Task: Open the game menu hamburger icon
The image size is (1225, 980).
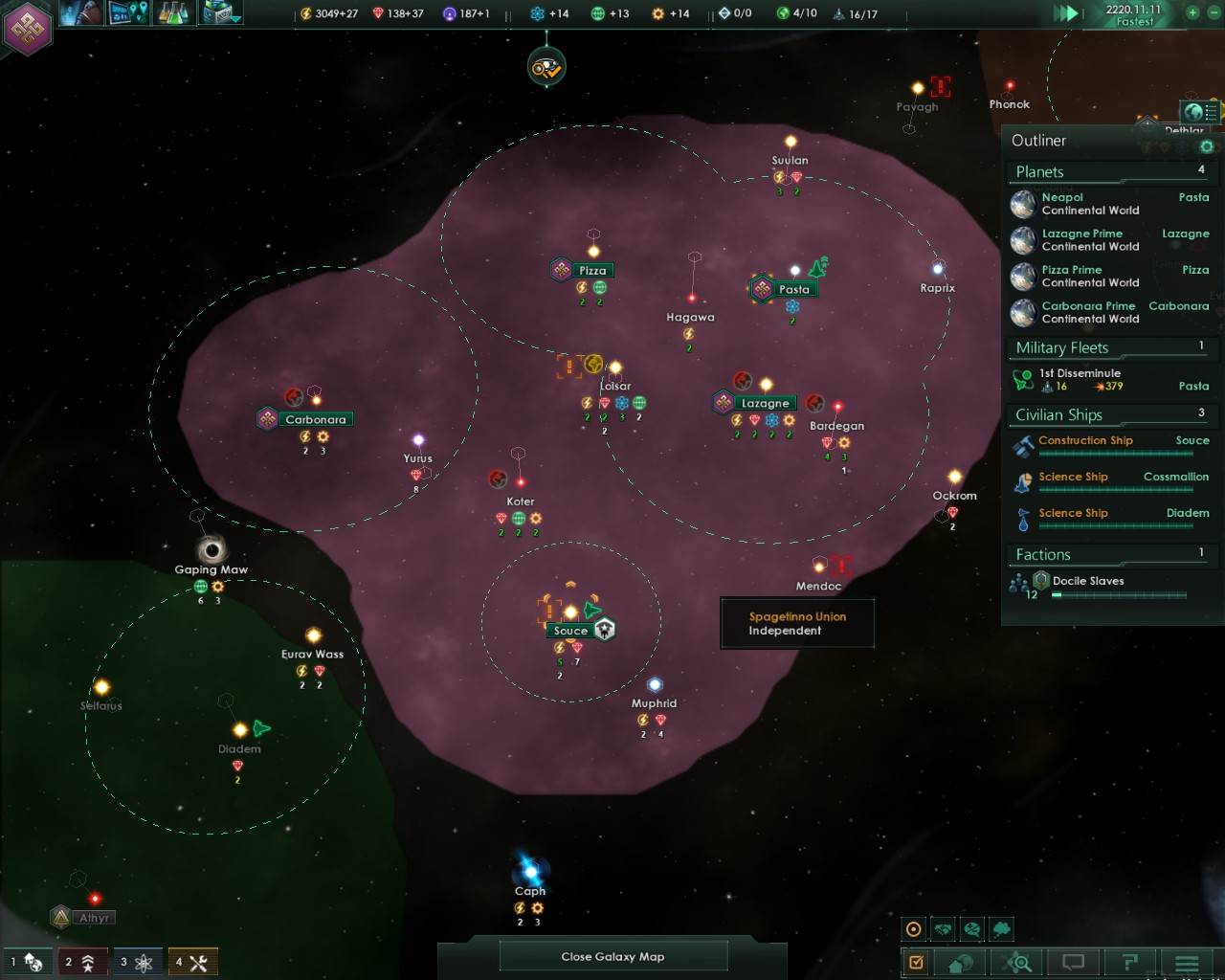Action: coord(1187,962)
